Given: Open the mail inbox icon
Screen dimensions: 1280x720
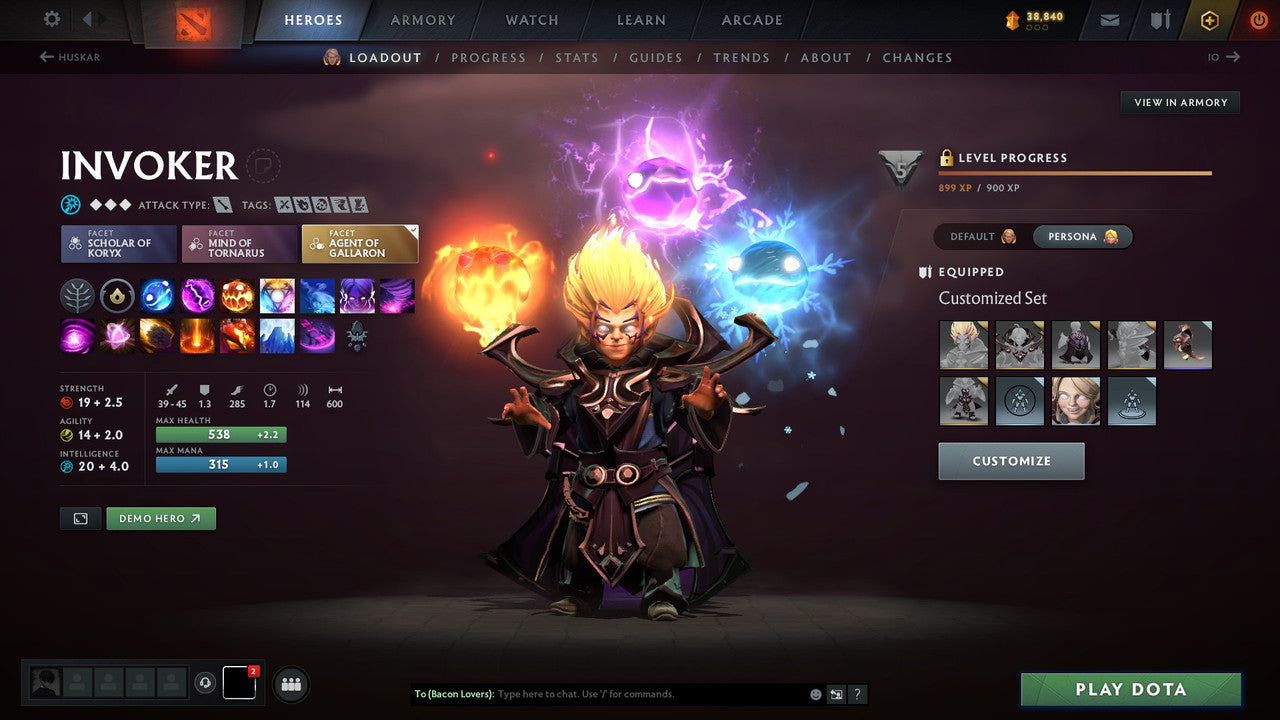Looking at the screenshot, I should point(1108,19).
